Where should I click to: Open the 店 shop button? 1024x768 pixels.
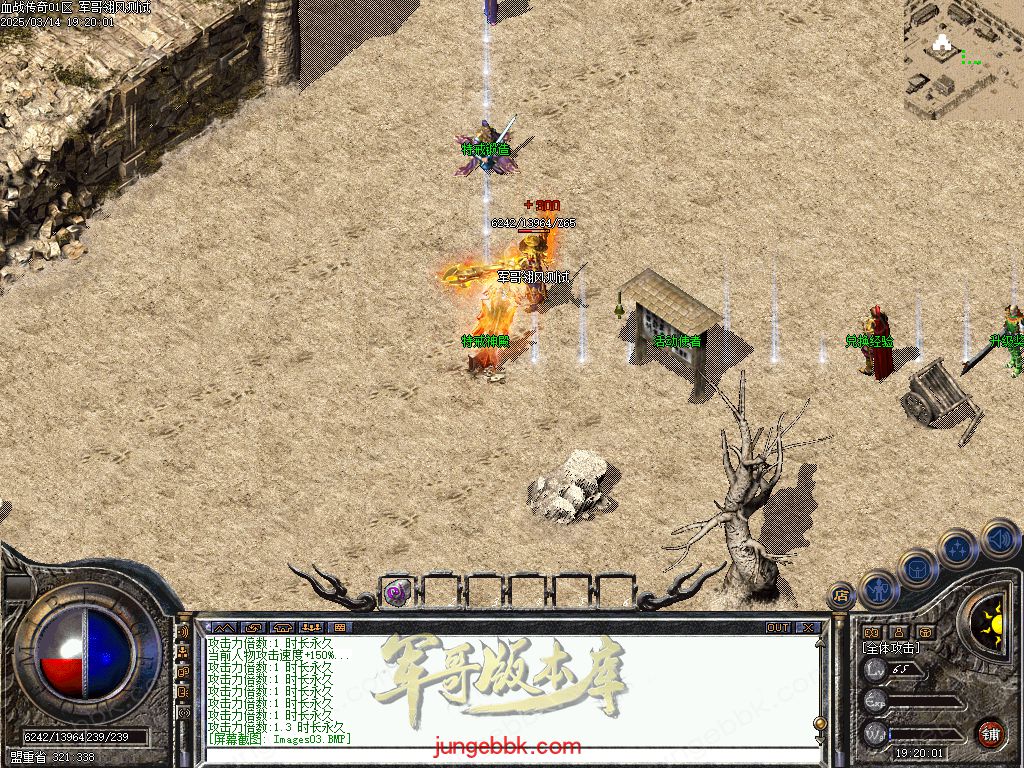(841, 596)
